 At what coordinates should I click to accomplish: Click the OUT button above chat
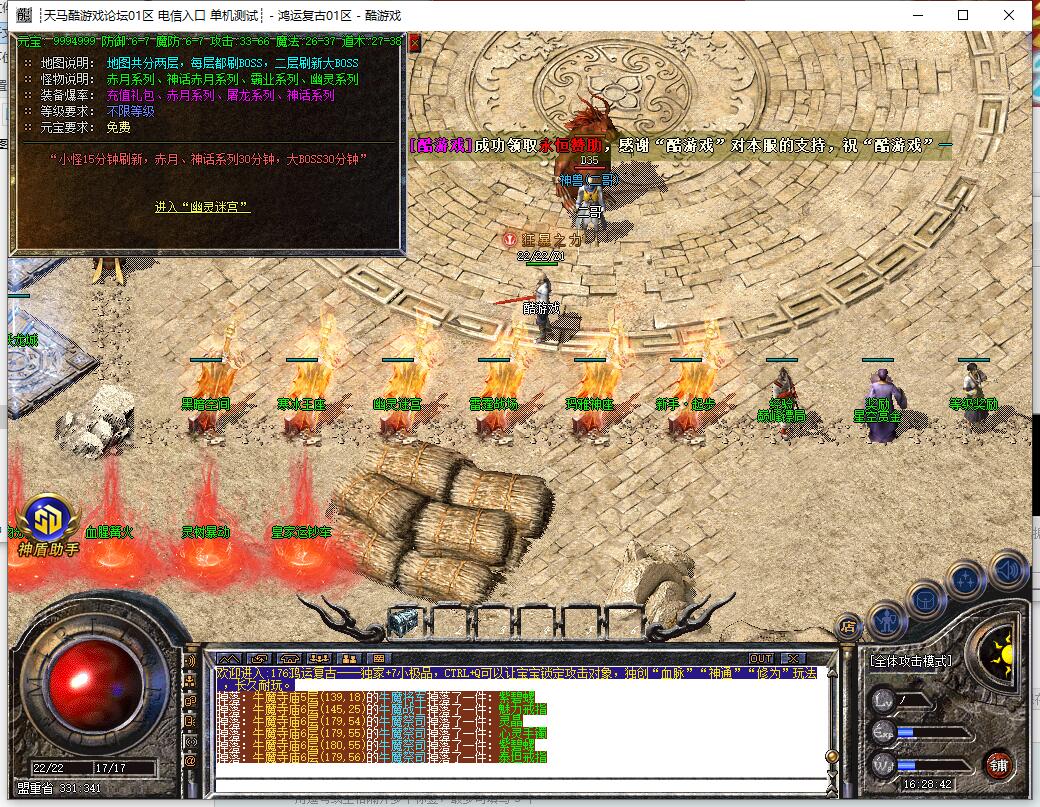click(761, 658)
